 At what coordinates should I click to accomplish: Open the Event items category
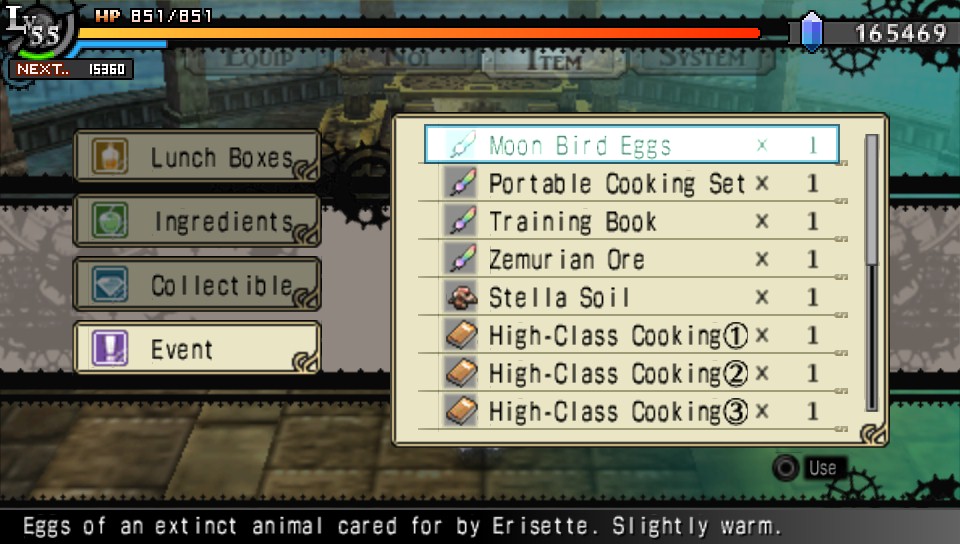(197, 350)
